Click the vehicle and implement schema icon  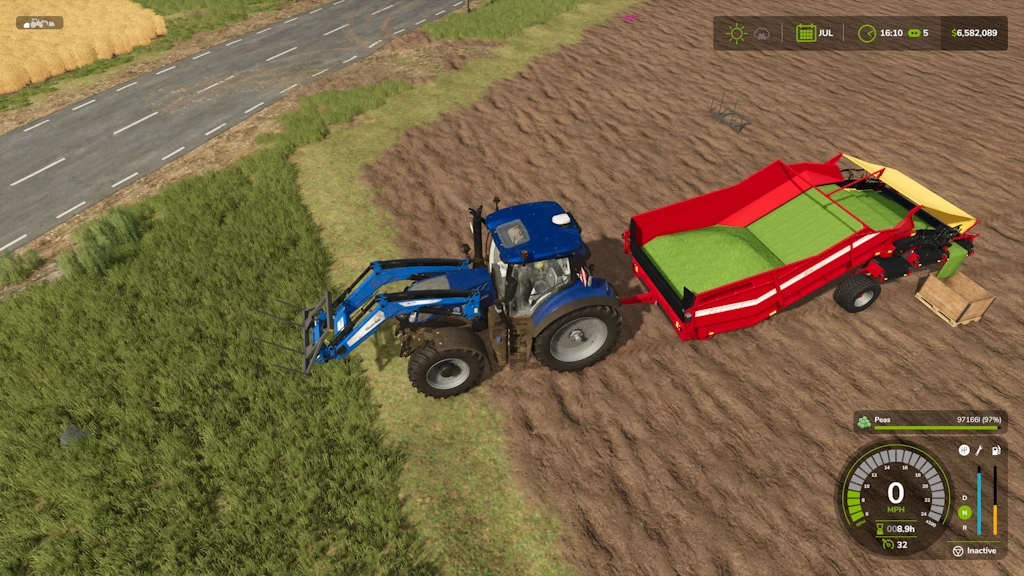point(39,22)
